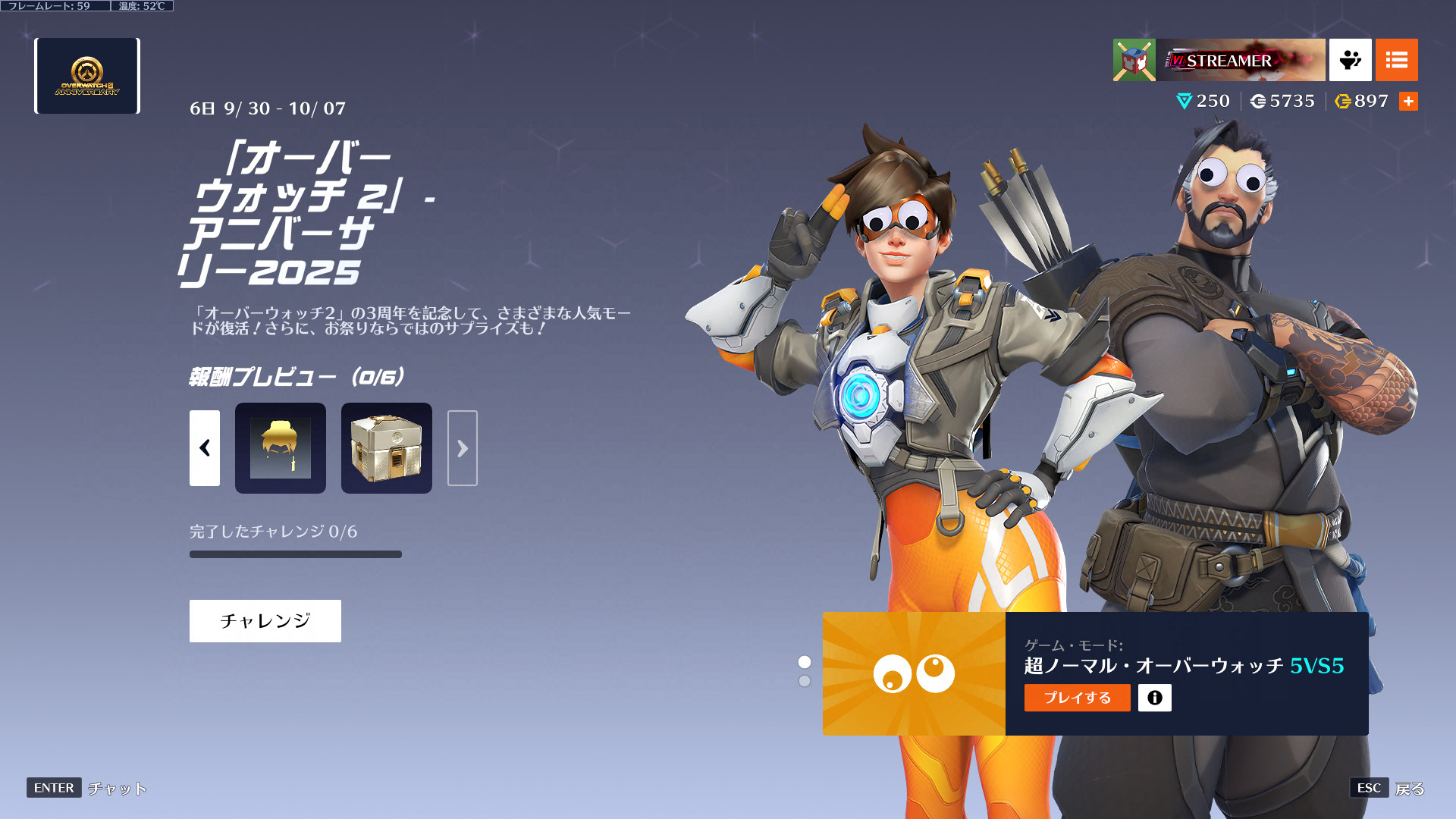Click the Overwatch Anniversary event logo
Screen dimensions: 1456x819
point(87,76)
